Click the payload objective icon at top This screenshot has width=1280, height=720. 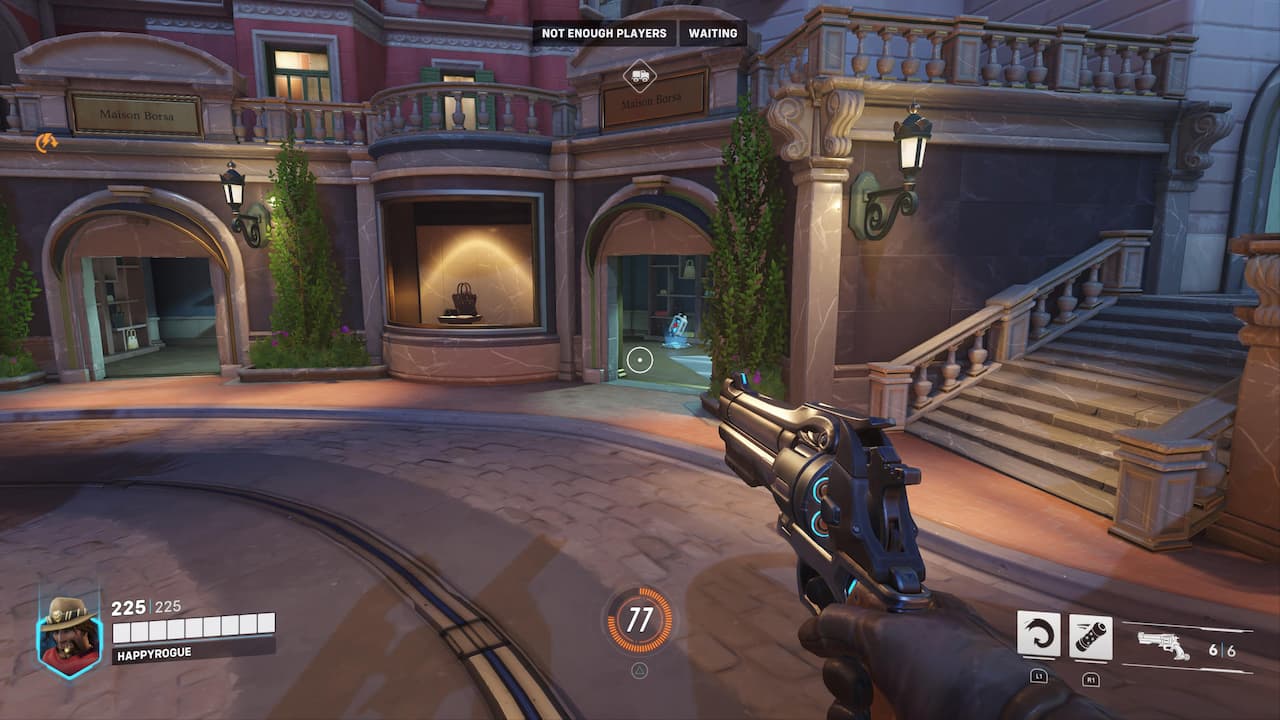point(640,75)
